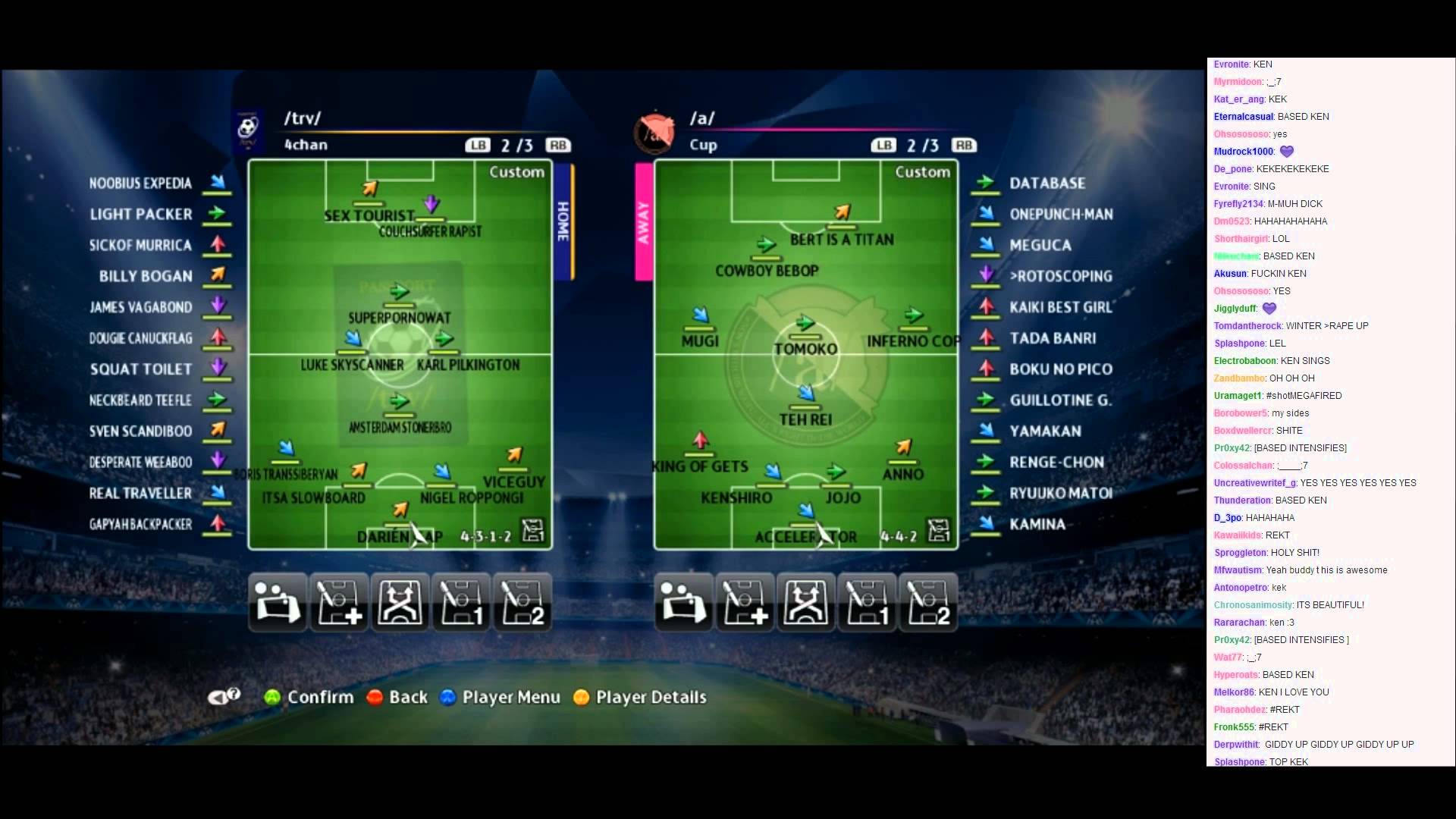Pick the TEH REI player marker
1456x819 pixels.
pos(805,419)
